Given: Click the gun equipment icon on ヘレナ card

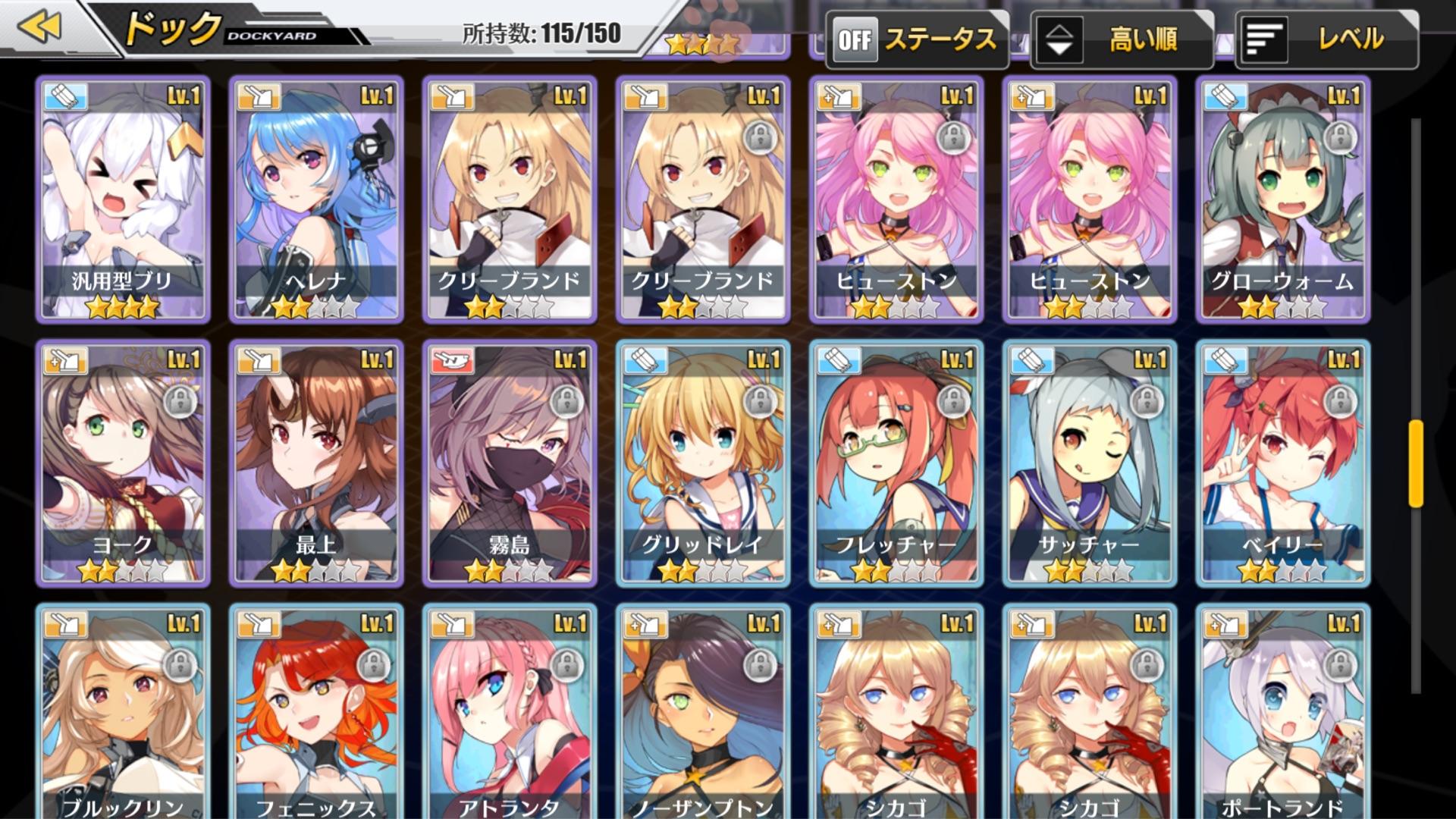Looking at the screenshot, I should click(x=257, y=96).
